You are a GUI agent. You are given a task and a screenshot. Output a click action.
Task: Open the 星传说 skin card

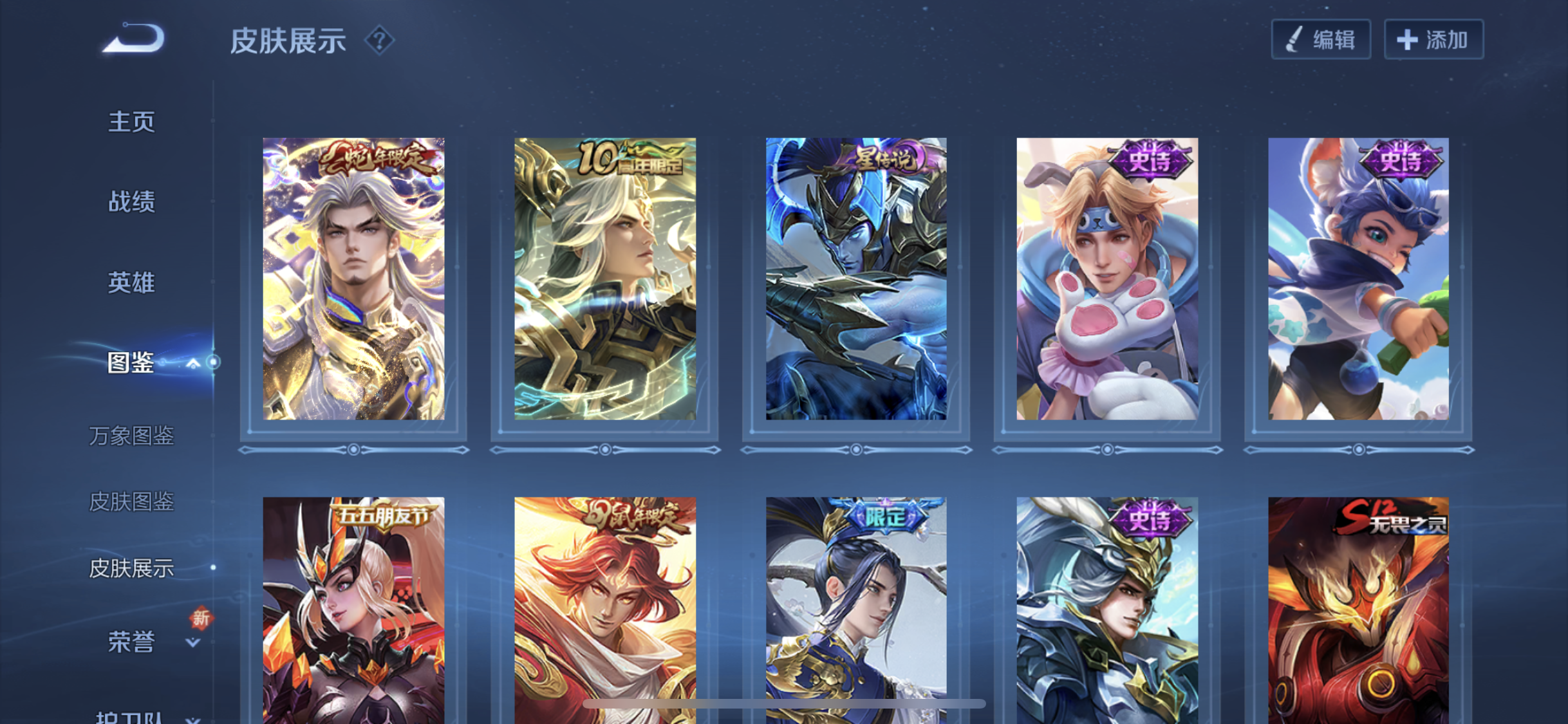[855, 279]
